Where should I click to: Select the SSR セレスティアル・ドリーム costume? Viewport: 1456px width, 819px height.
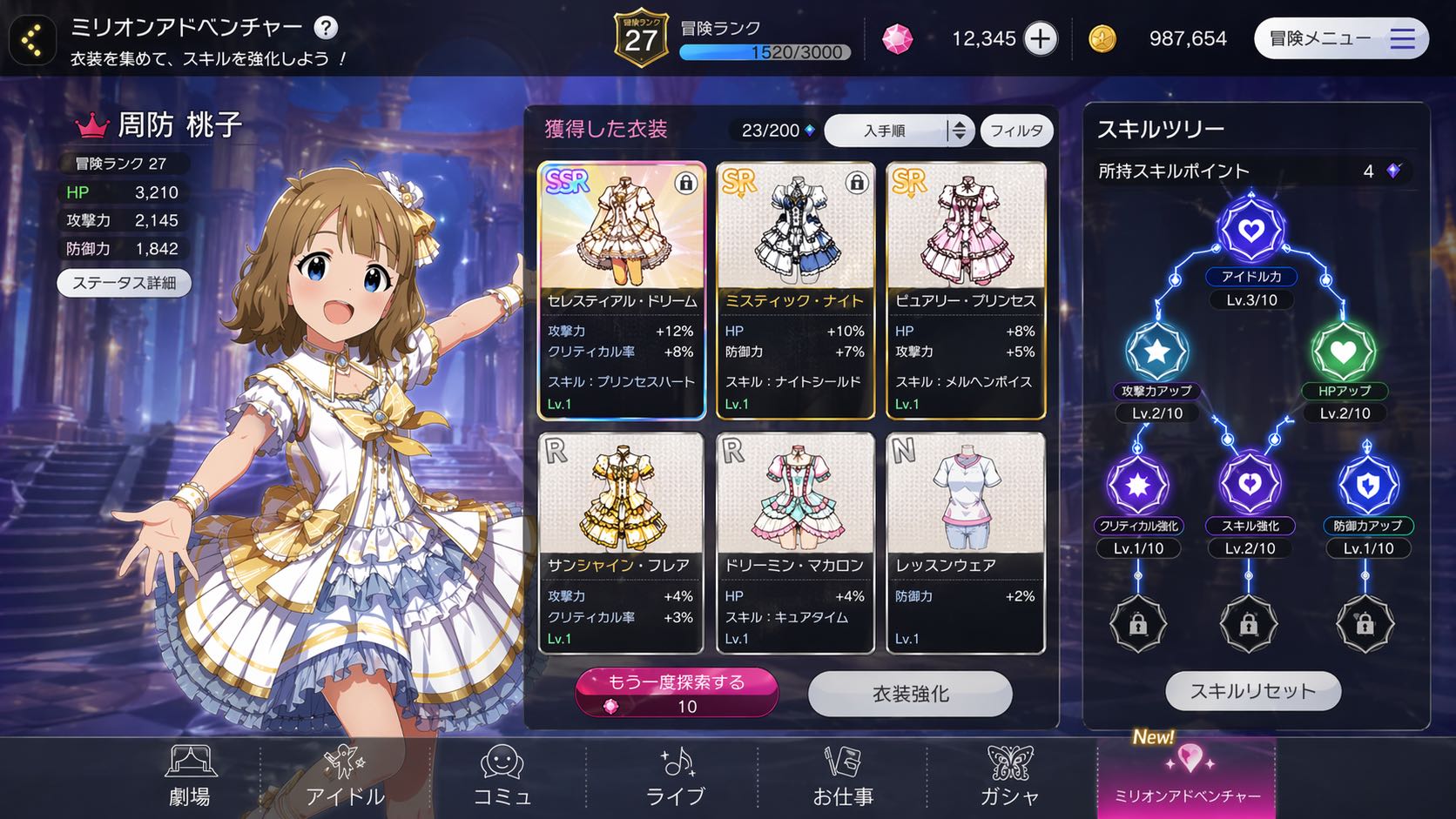point(621,290)
